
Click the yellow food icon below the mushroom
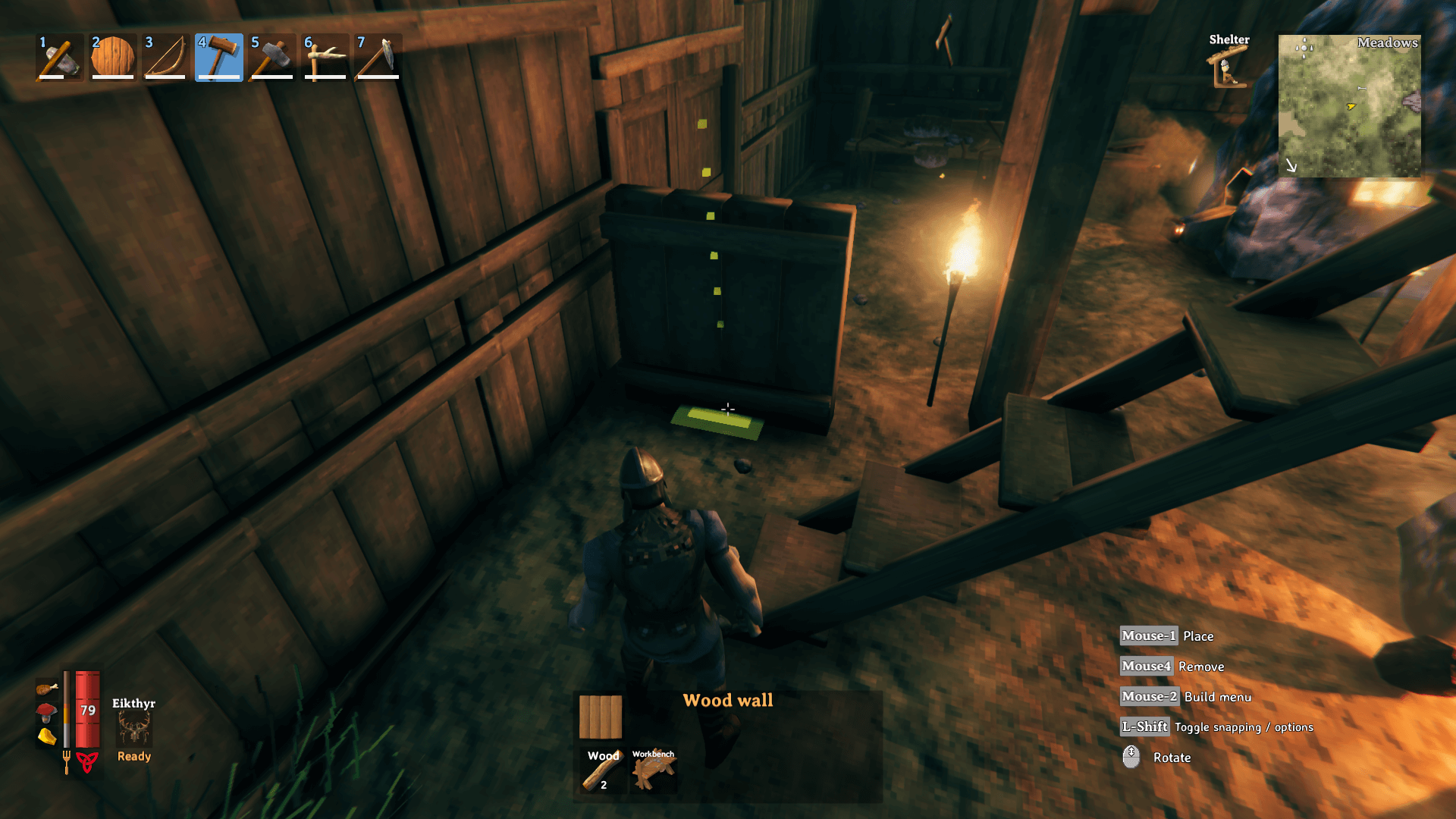click(46, 736)
